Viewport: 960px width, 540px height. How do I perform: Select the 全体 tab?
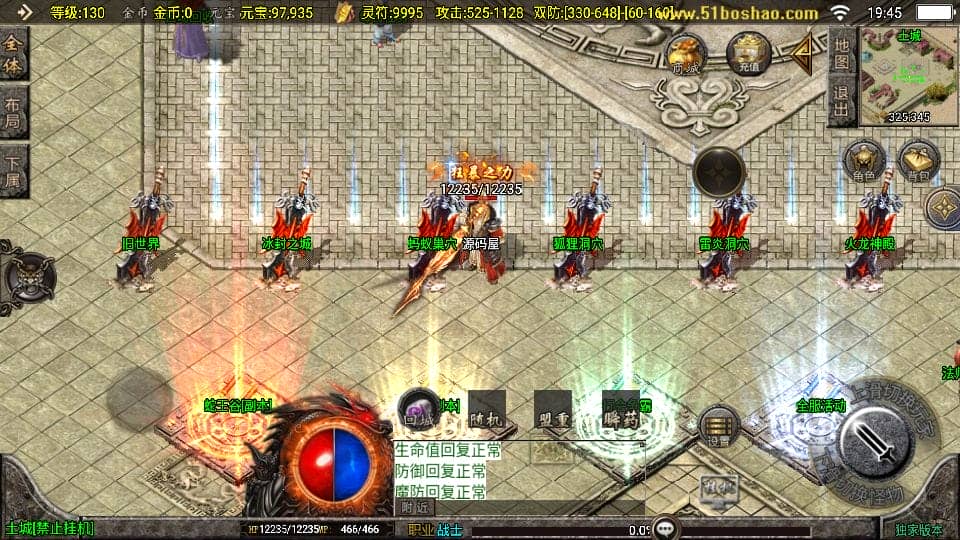(13, 53)
